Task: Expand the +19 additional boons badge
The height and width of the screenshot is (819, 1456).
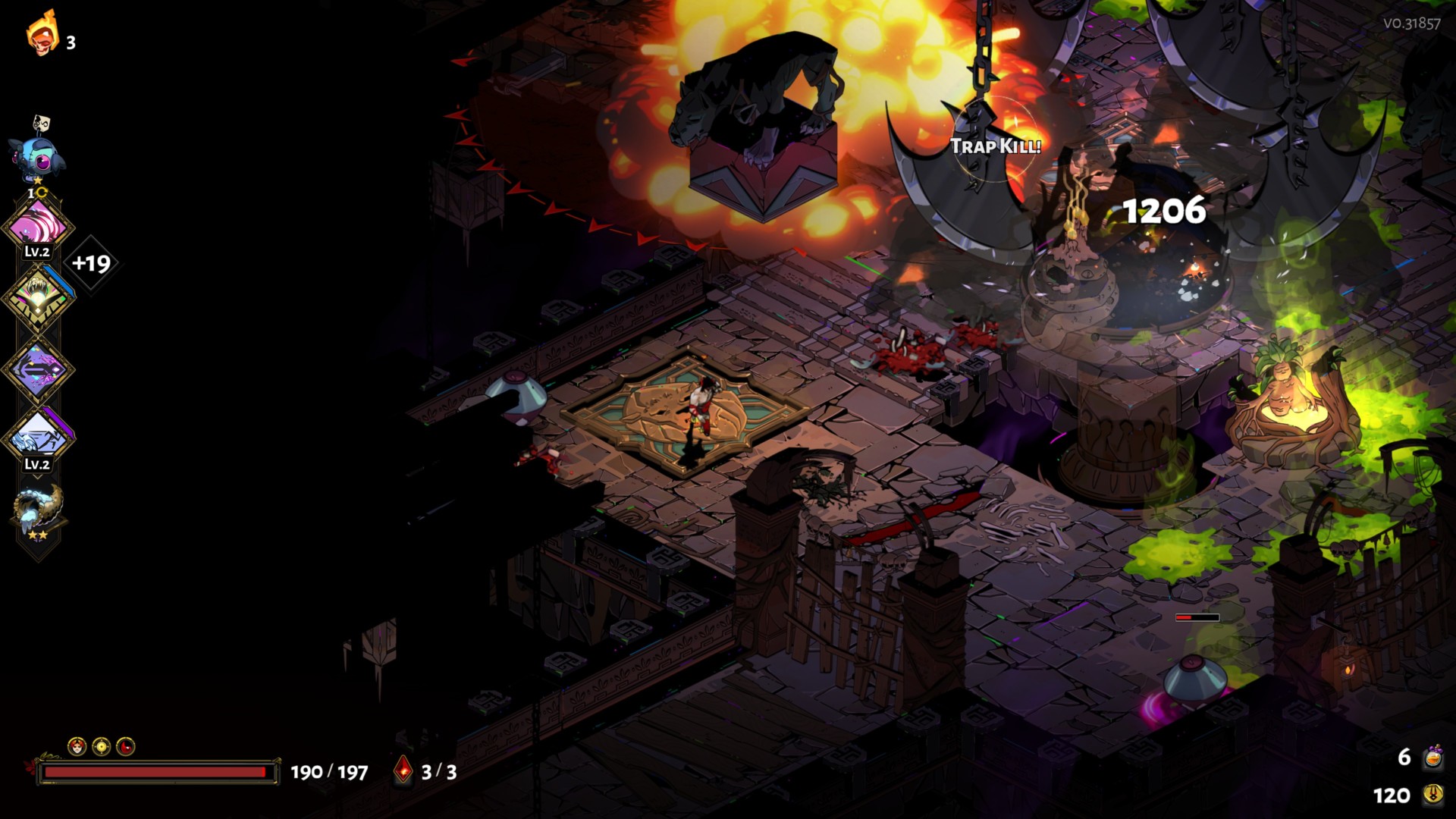Action: [x=91, y=263]
